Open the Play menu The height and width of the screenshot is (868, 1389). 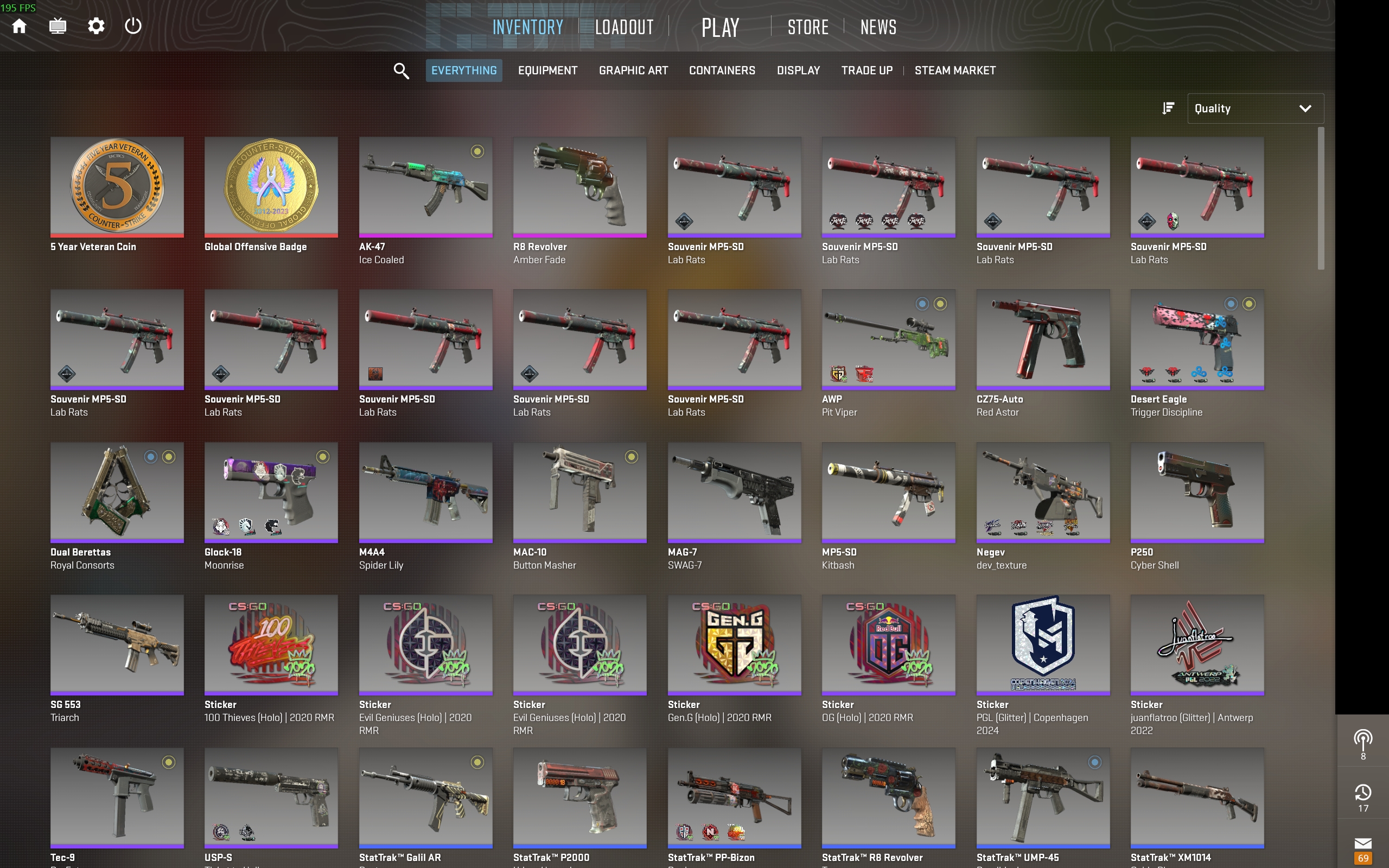(720, 27)
